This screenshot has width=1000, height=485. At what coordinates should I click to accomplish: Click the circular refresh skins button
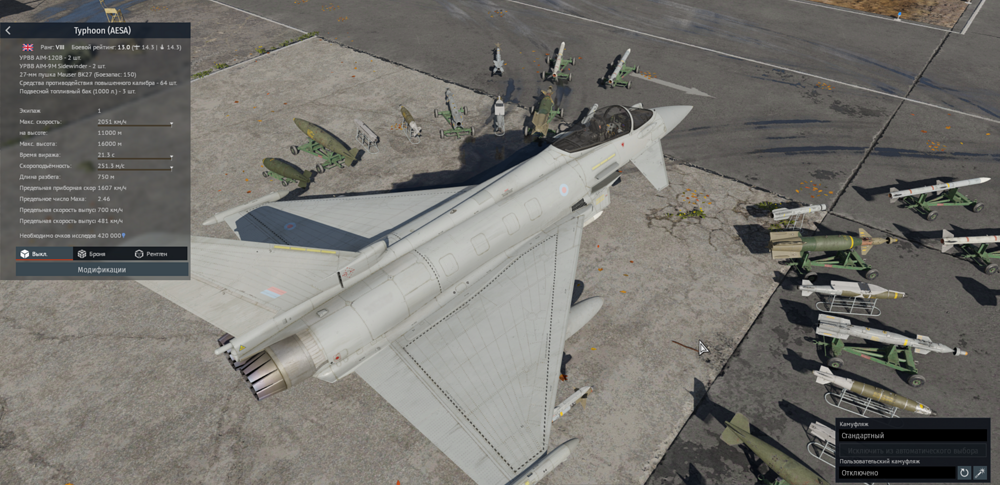[x=964, y=473]
